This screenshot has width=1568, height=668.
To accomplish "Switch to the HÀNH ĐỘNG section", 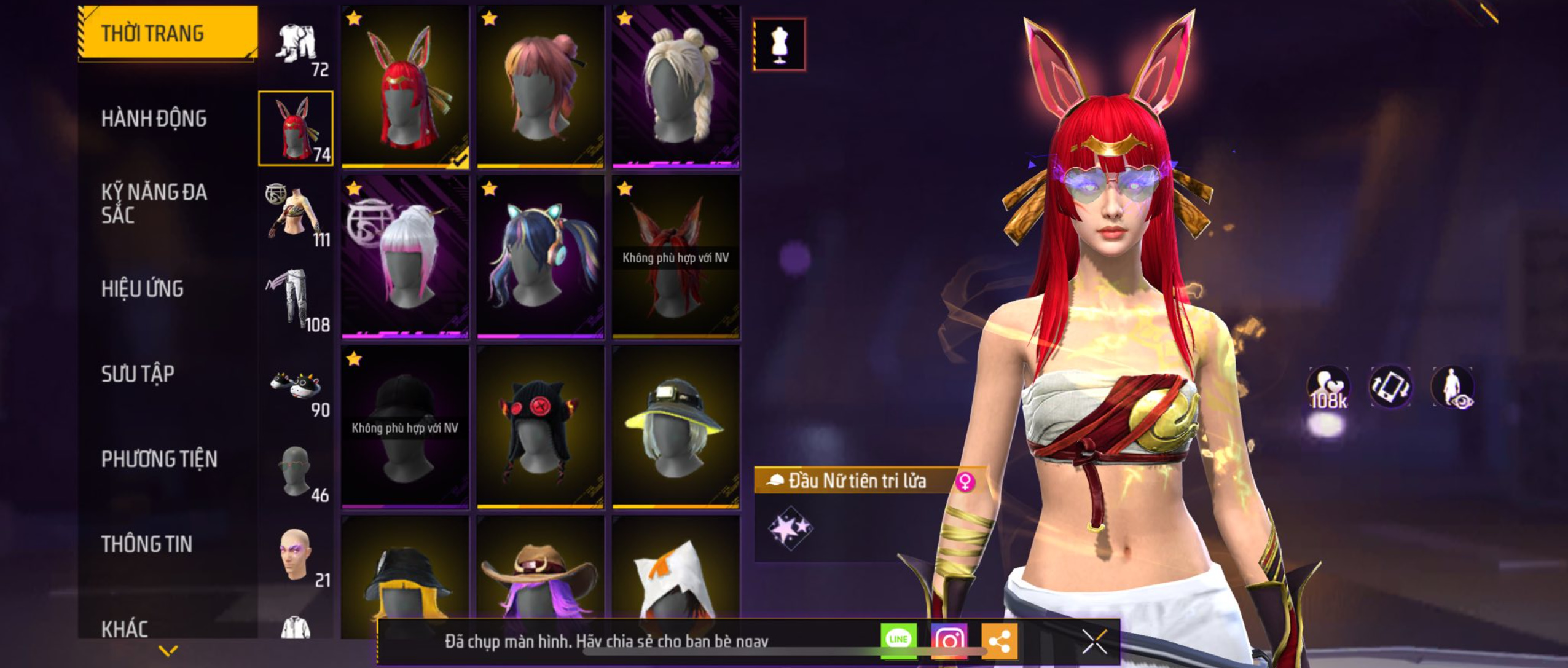I will tap(154, 119).
